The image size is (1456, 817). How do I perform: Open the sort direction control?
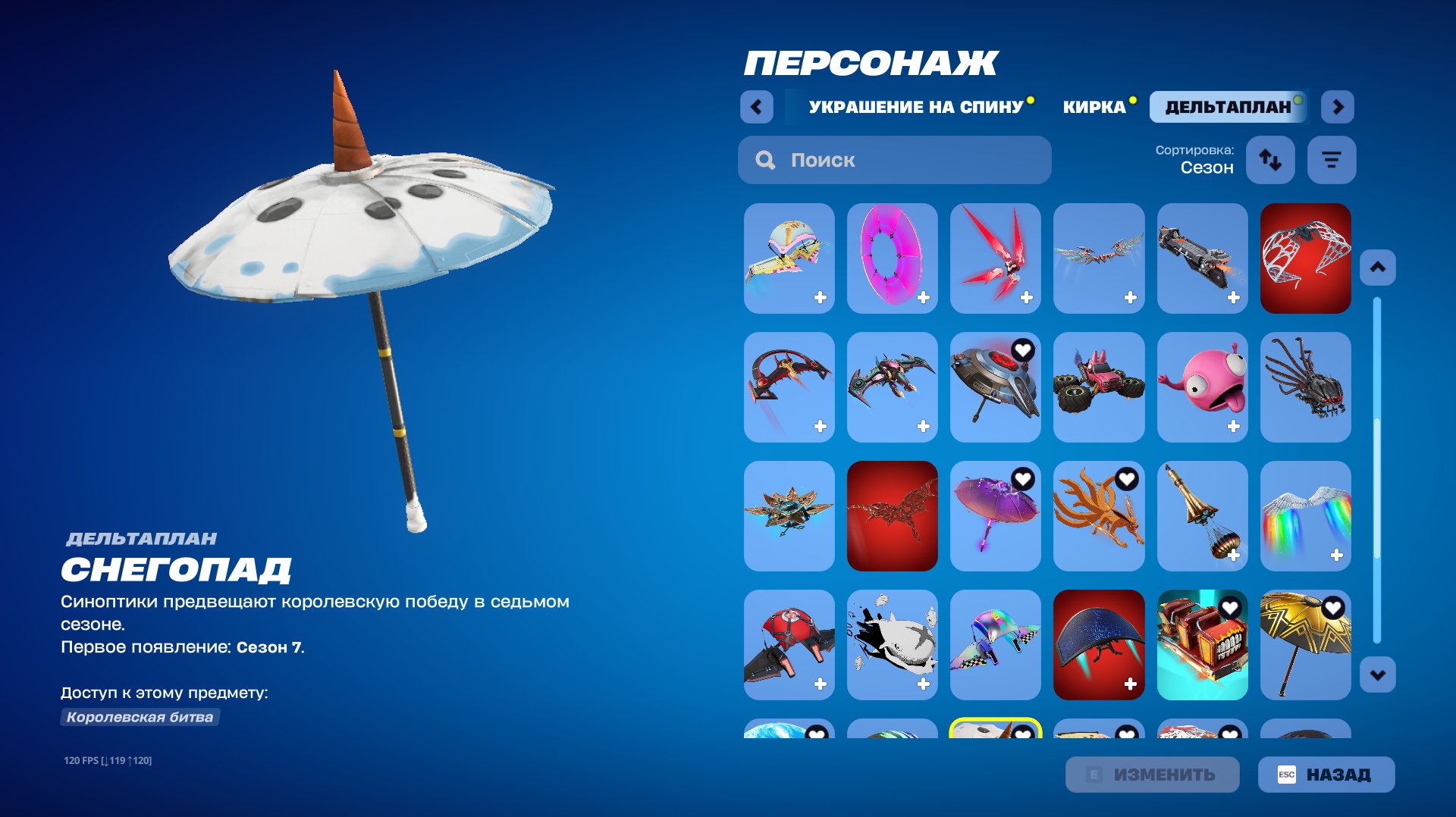1270,160
